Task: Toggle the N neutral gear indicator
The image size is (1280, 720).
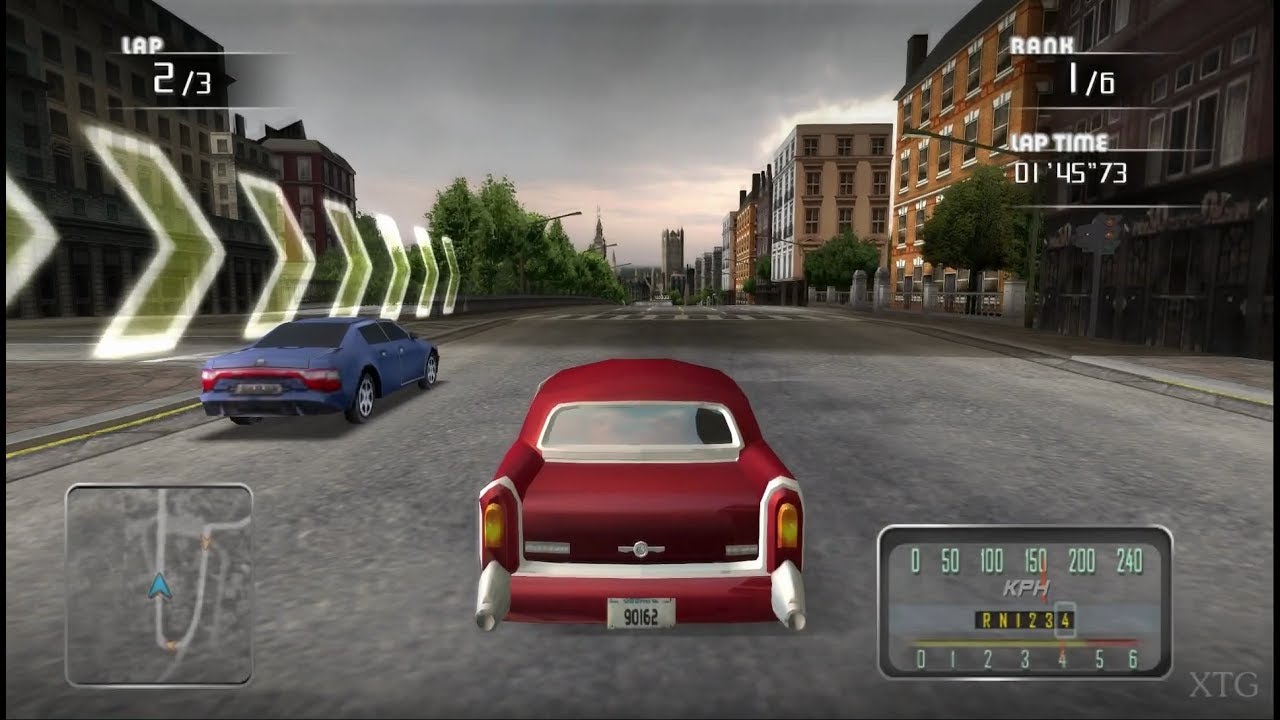Action: pyautogui.click(x=1005, y=620)
